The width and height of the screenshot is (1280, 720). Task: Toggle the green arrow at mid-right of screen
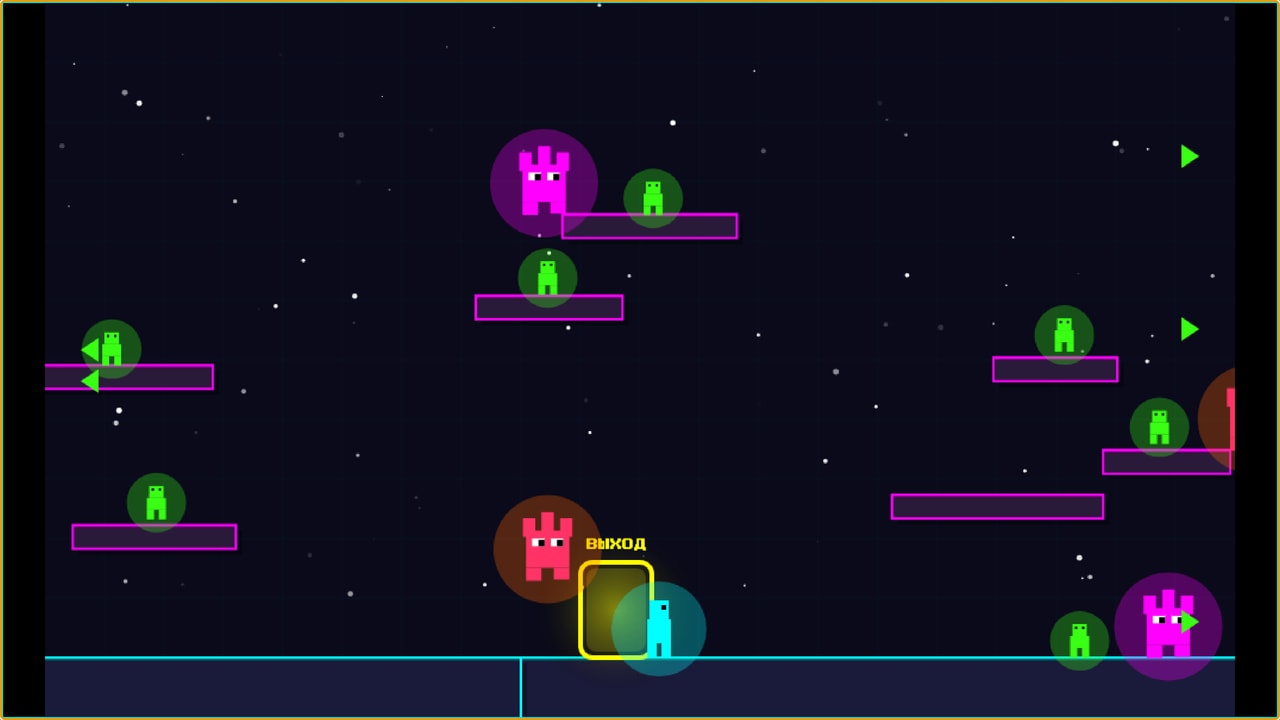(x=1190, y=330)
